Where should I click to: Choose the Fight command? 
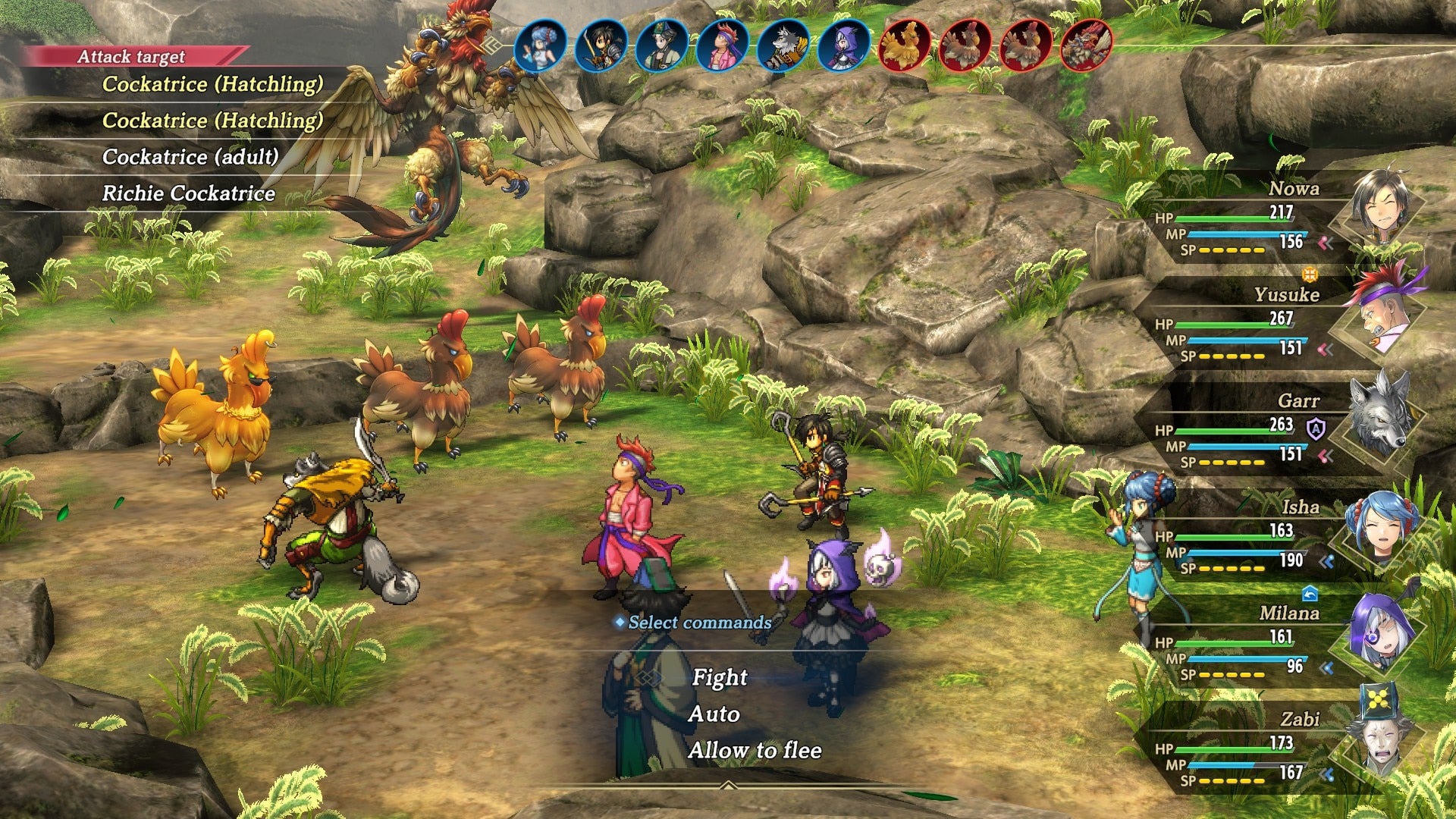719,677
